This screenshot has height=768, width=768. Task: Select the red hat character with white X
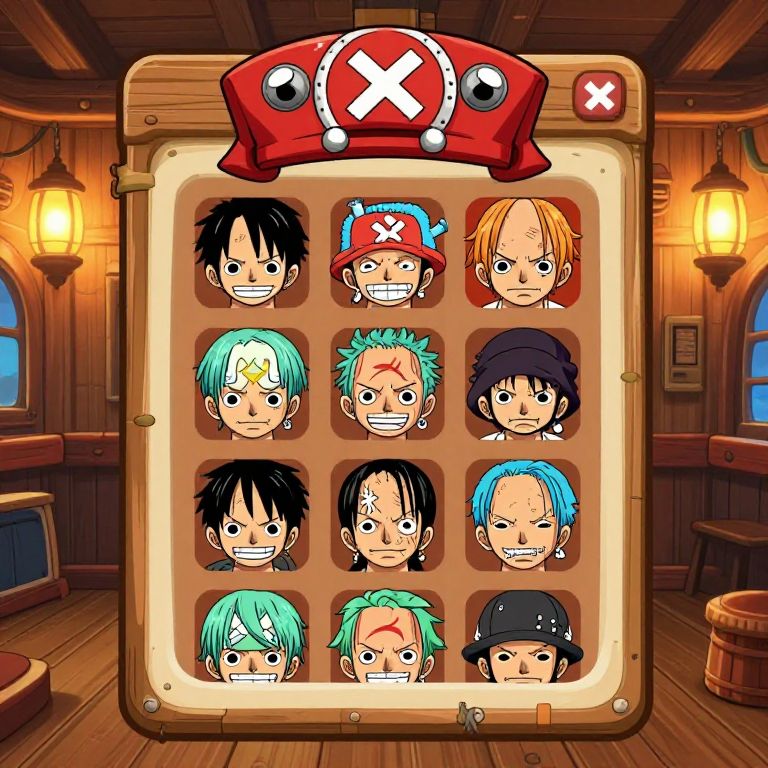tap(387, 252)
